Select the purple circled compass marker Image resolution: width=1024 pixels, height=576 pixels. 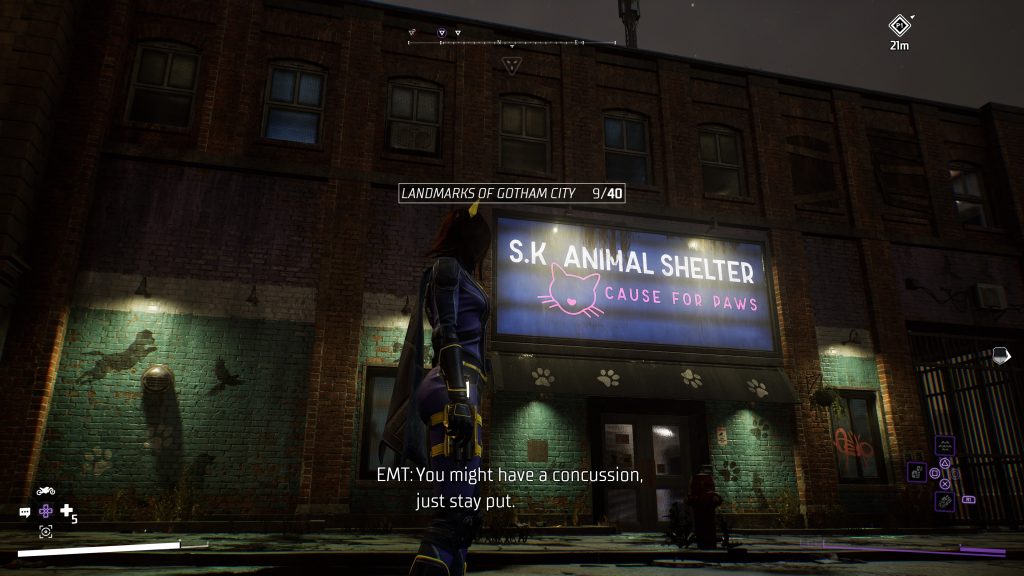442,33
